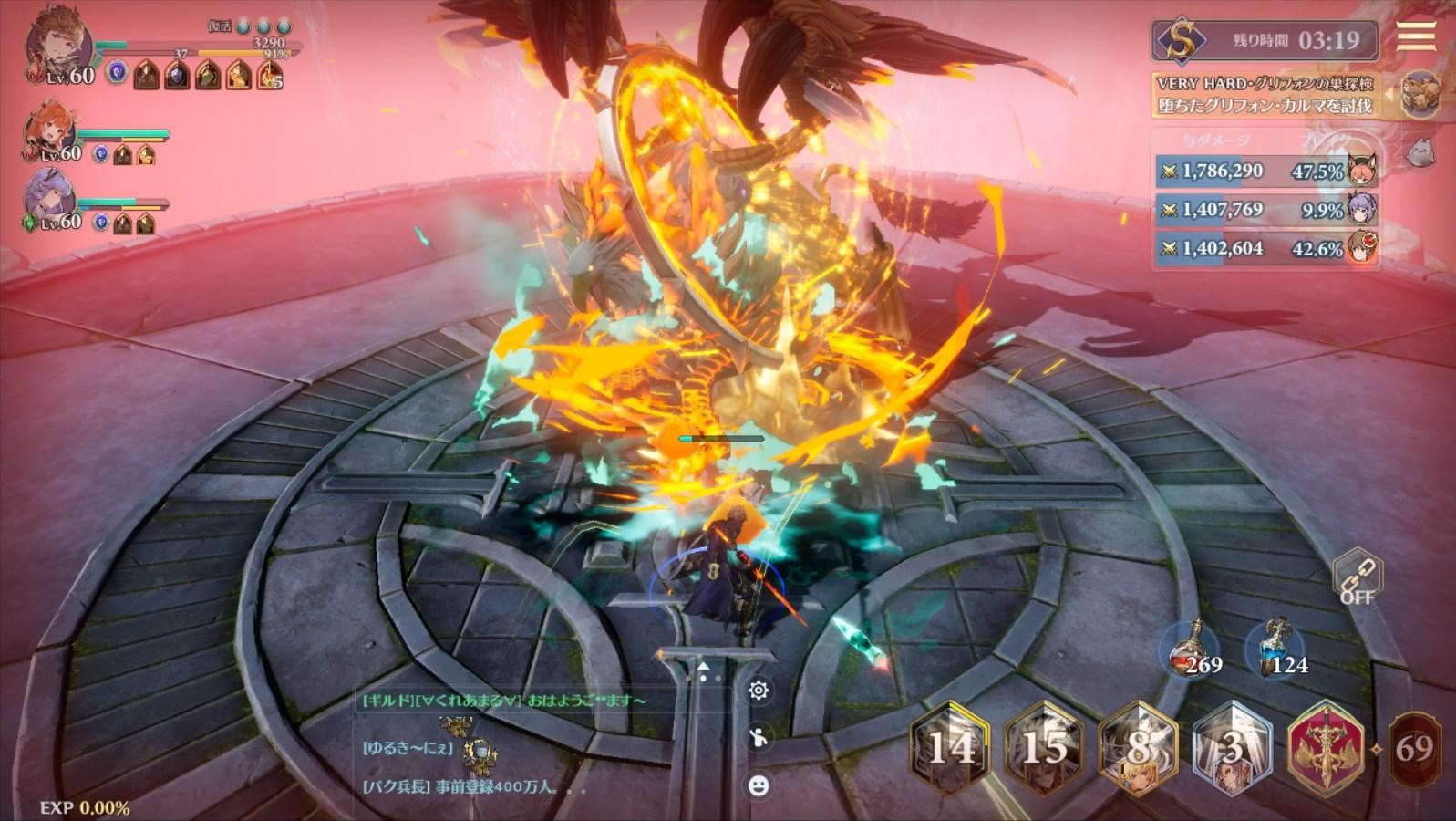
Task: Open the smiley face sticker picker
Action: coord(758,785)
